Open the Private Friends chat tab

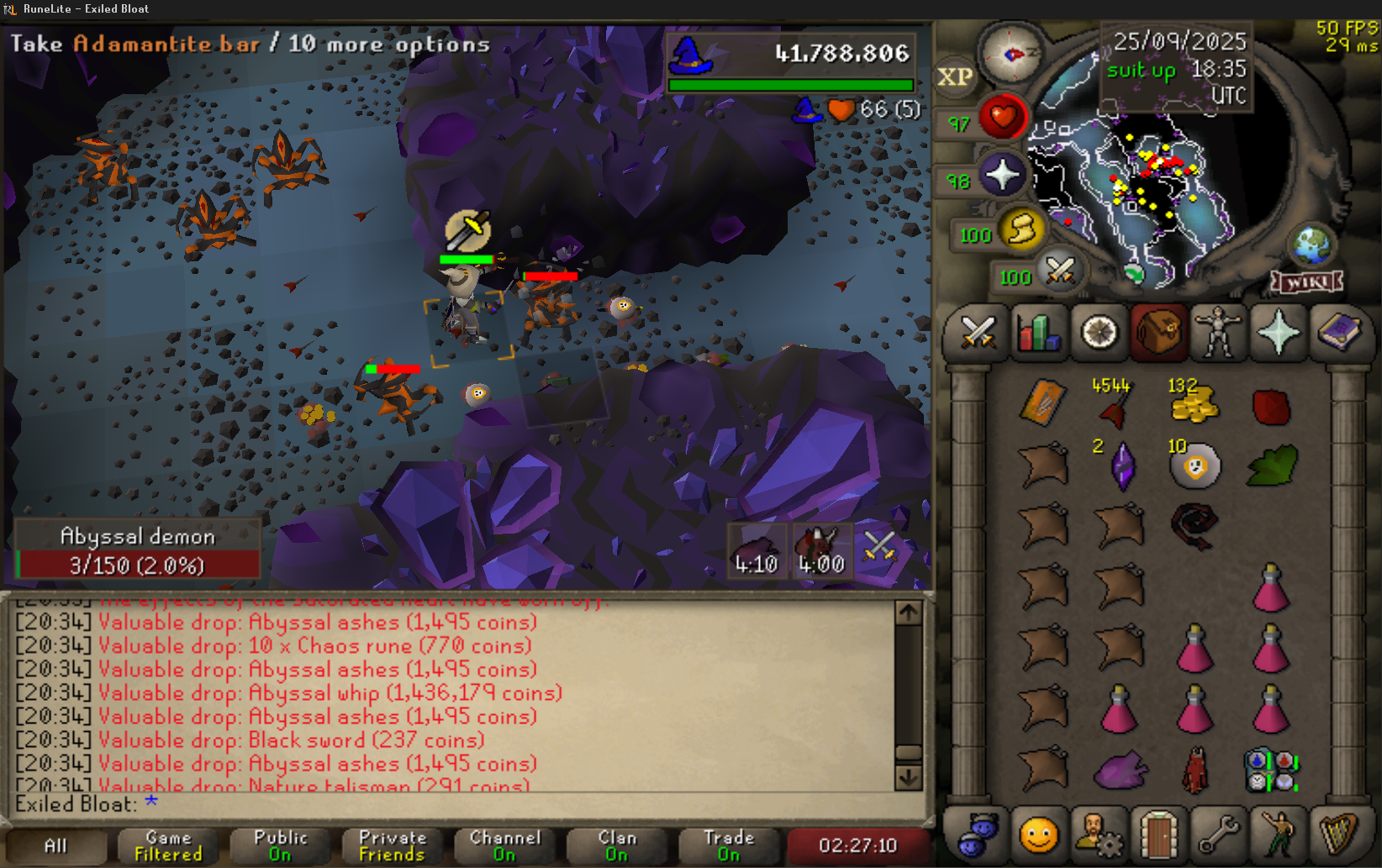[392, 845]
